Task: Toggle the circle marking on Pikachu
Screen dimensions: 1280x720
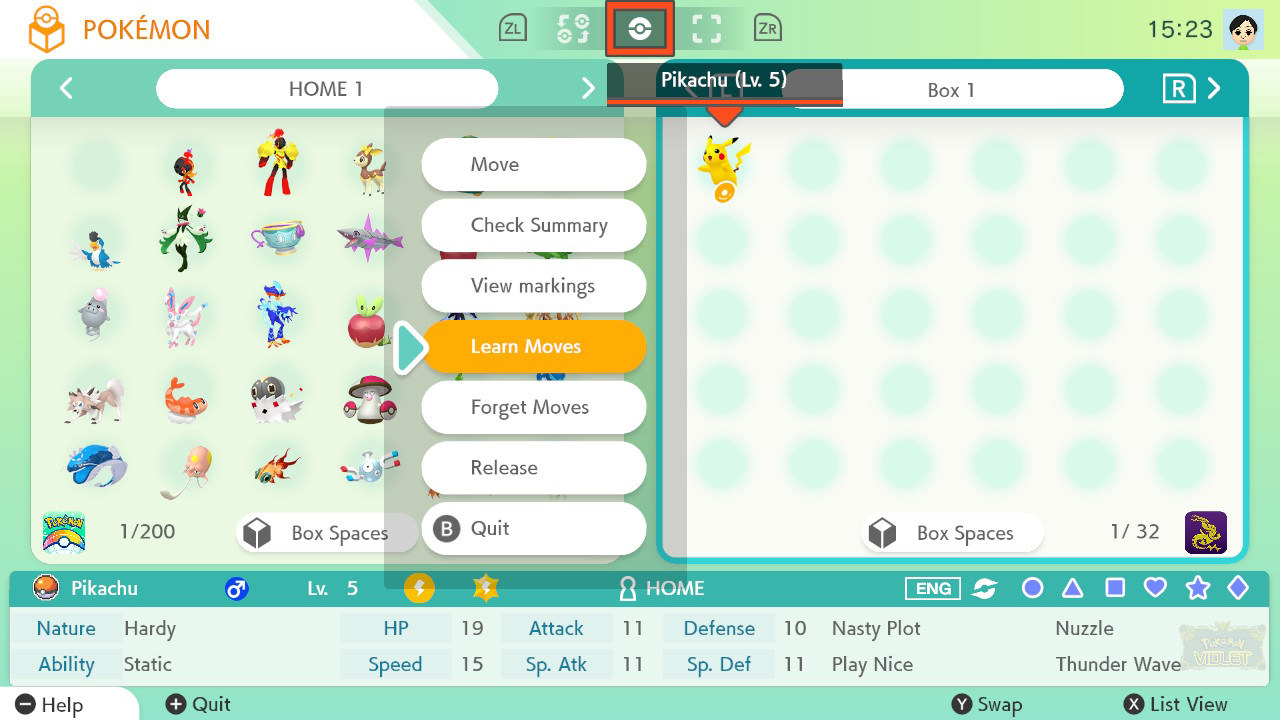Action: [x=1032, y=589]
